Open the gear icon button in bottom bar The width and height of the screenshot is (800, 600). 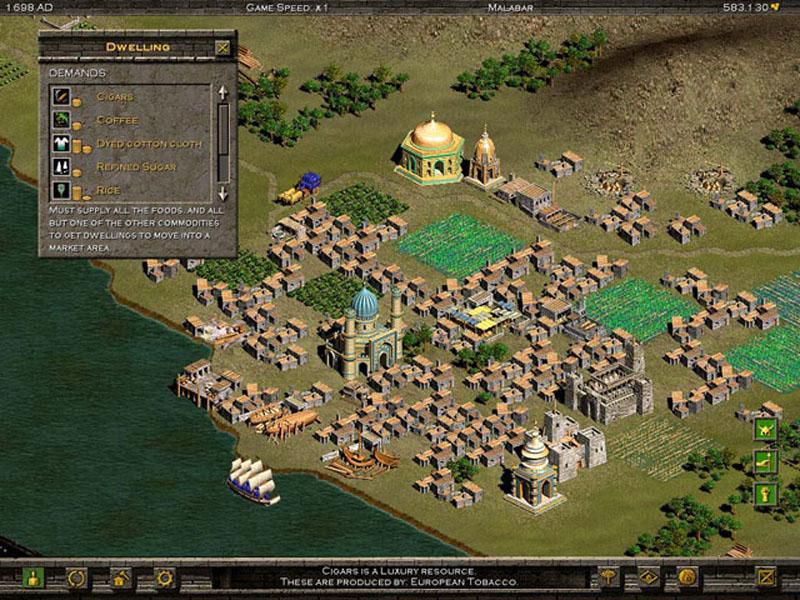click(164, 578)
